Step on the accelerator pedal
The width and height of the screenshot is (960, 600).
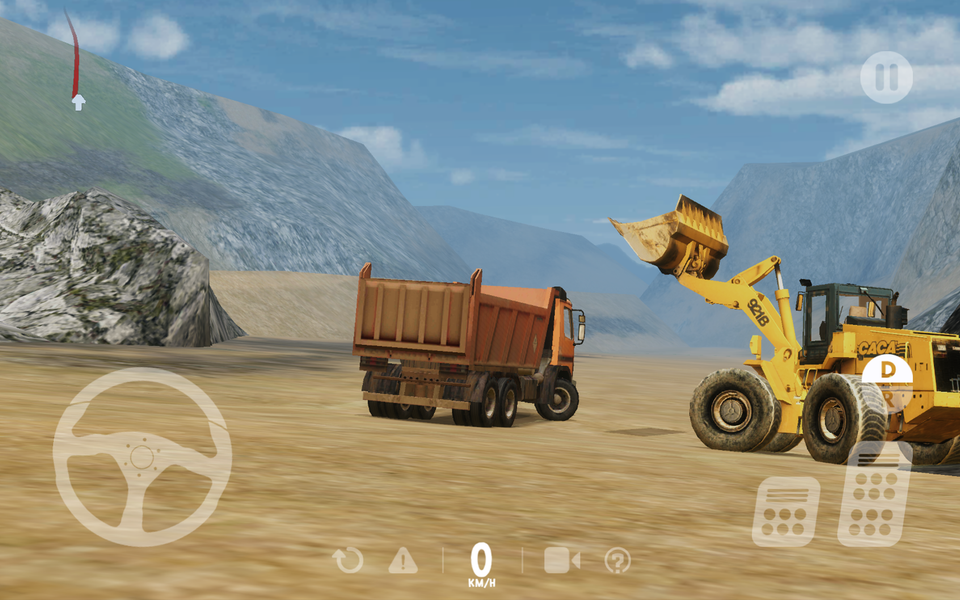874,494
